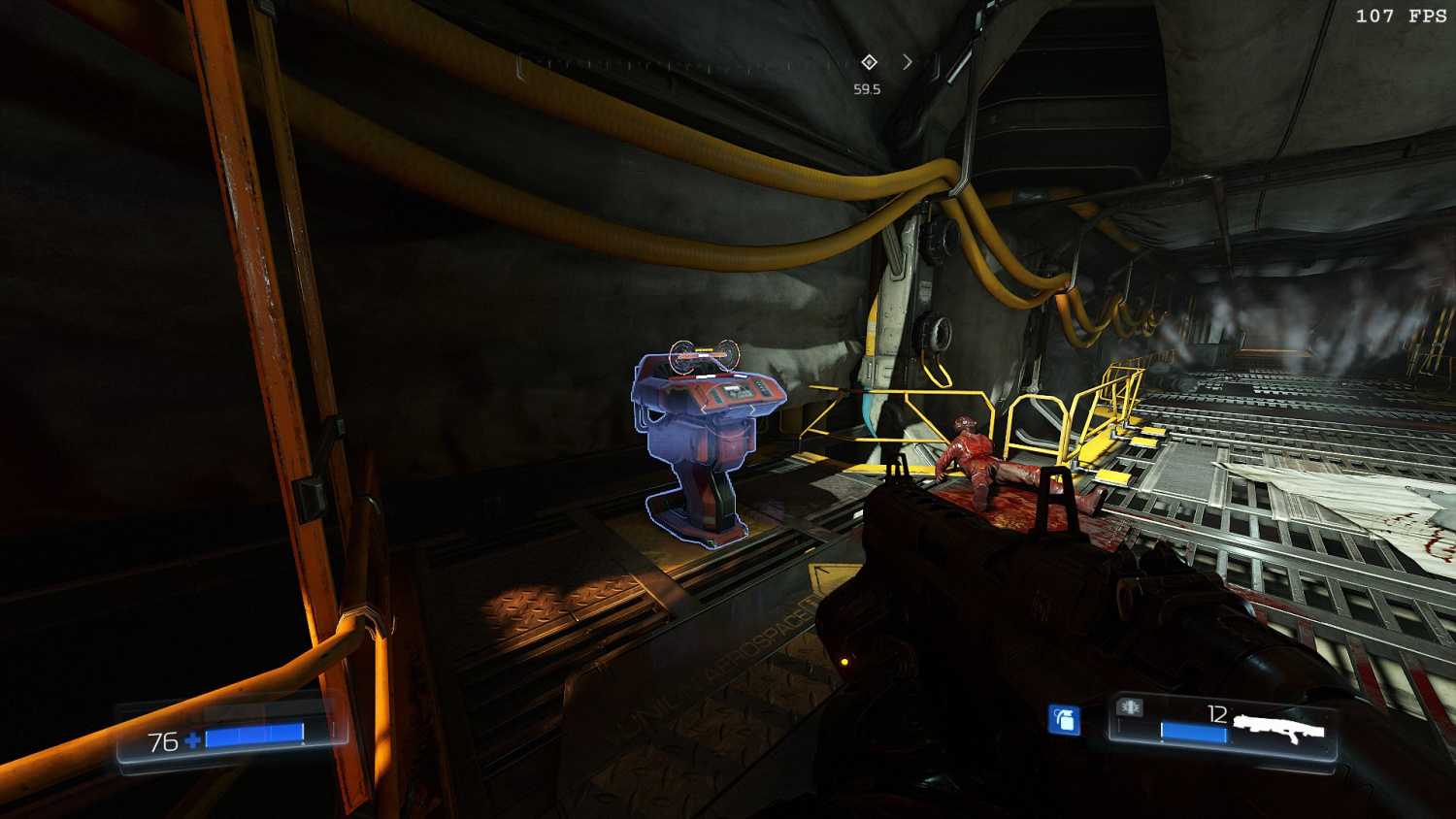Click the diamond objective marker on the compass
1456x819 pixels.
click(869, 62)
